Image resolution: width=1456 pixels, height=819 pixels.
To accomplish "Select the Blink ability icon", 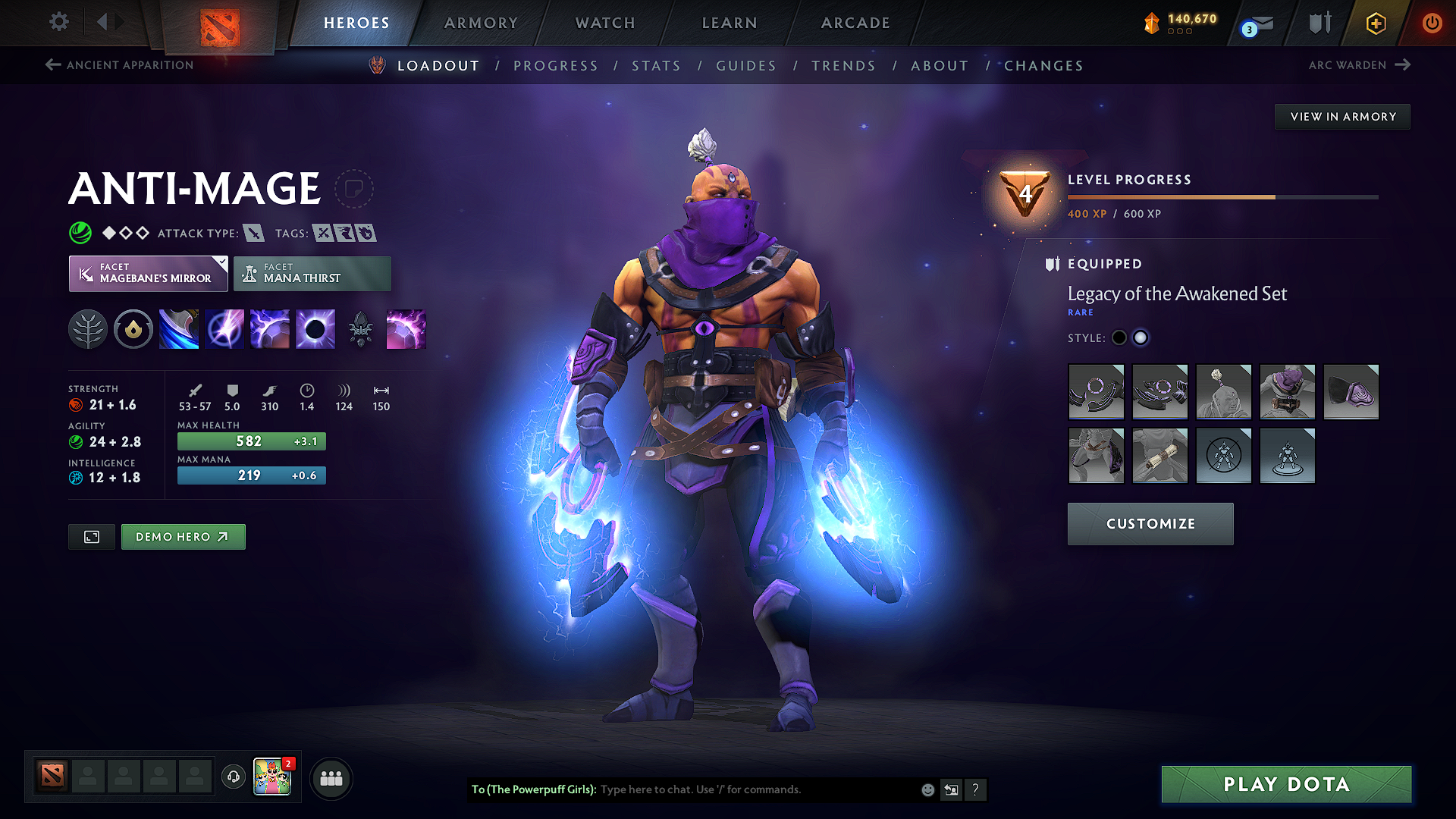I will click(x=224, y=328).
